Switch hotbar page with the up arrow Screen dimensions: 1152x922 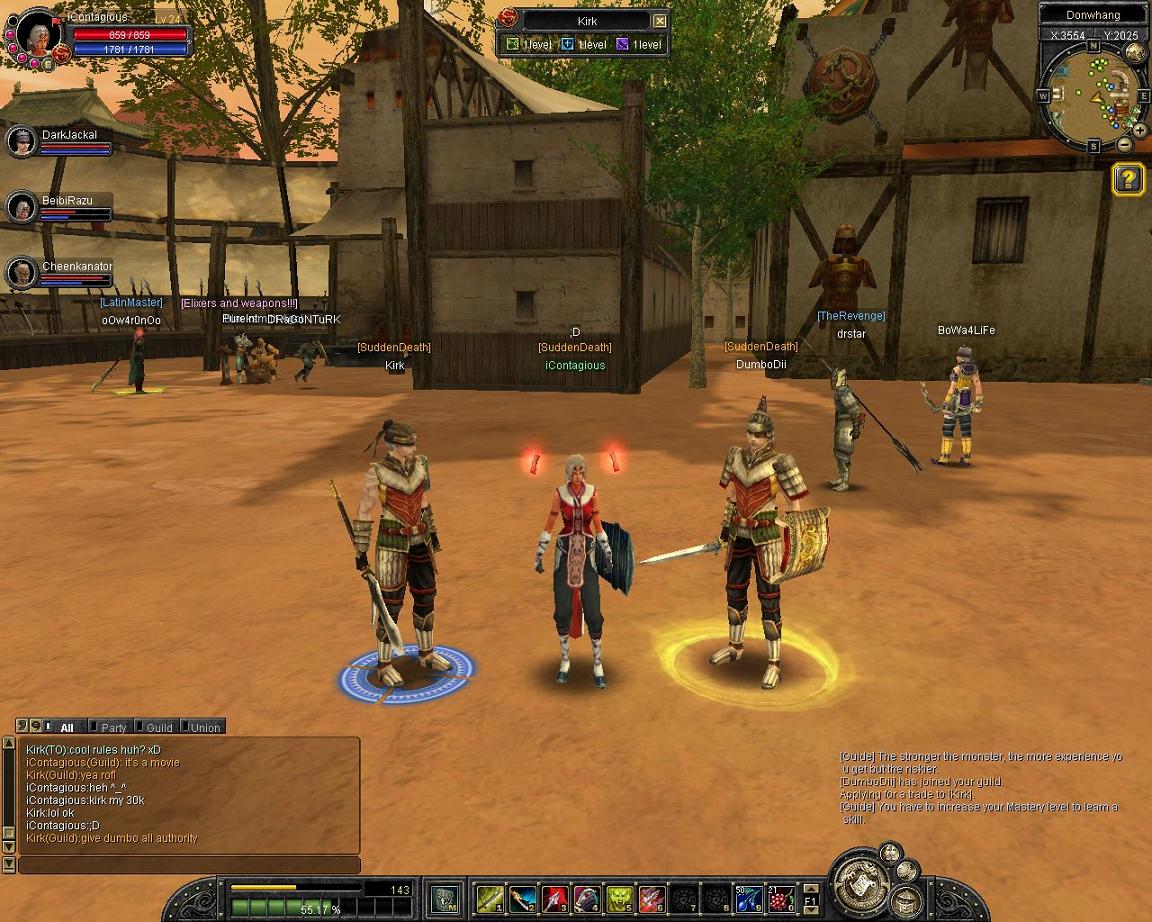810,887
